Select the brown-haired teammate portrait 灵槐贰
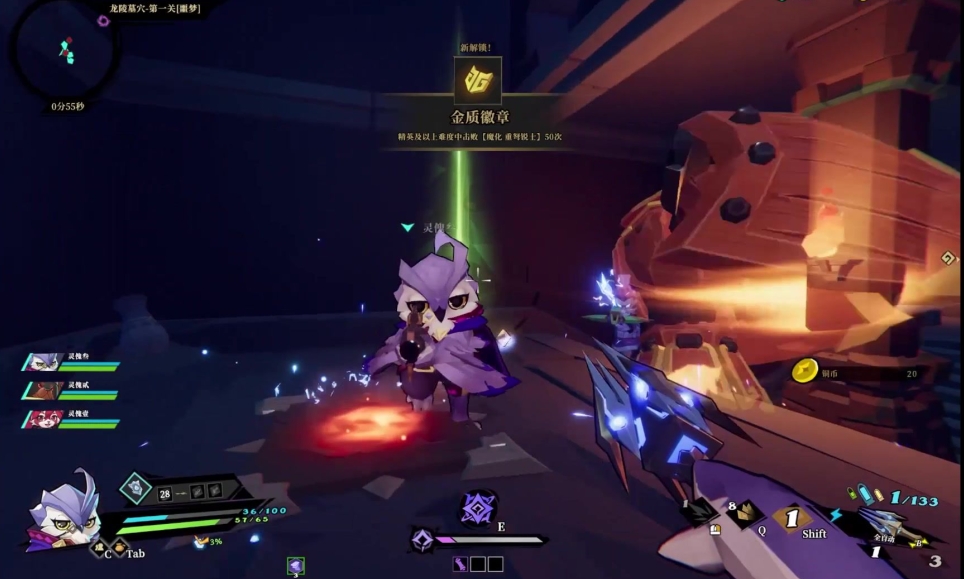This screenshot has height=579, width=964. tap(43, 390)
